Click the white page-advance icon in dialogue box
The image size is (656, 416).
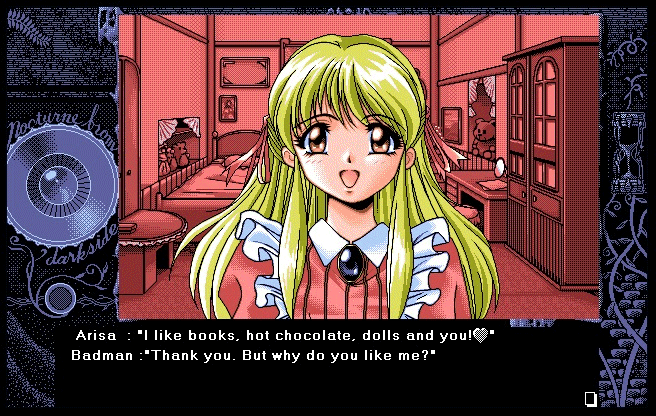pyautogui.click(x=590, y=399)
